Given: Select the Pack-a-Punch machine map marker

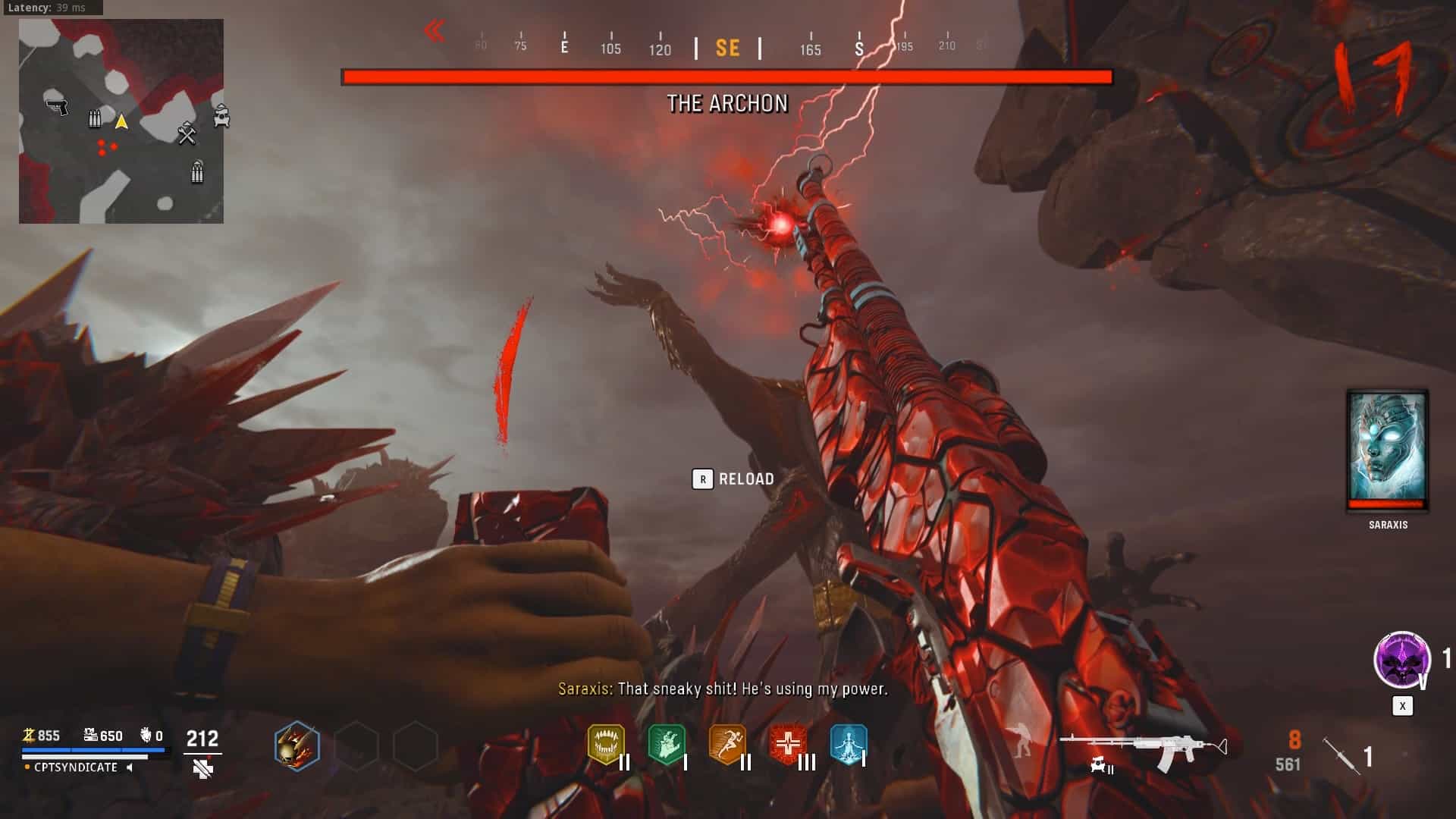Looking at the screenshot, I should pyautogui.click(x=221, y=116).
